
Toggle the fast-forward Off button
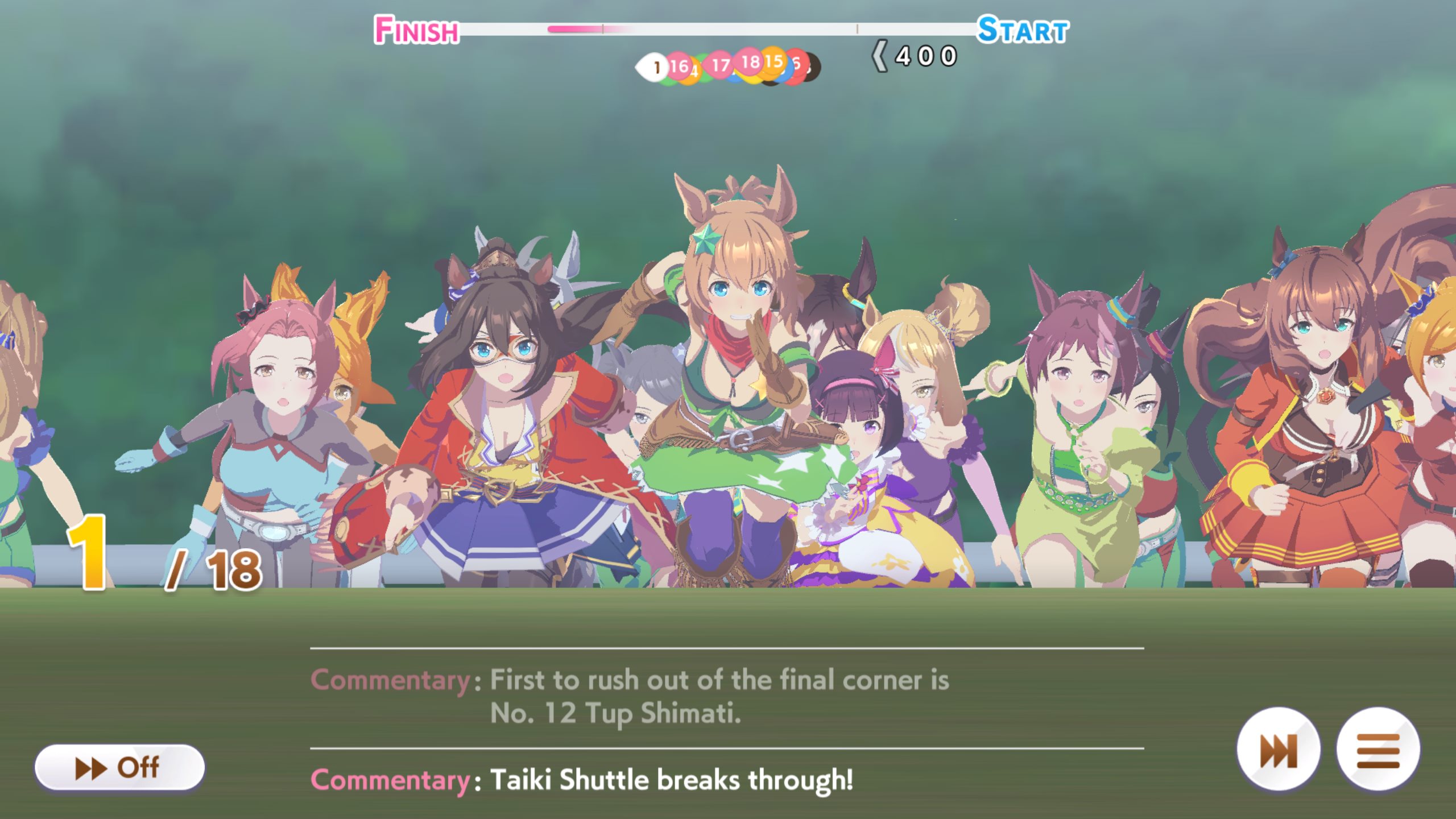(119, 767)
